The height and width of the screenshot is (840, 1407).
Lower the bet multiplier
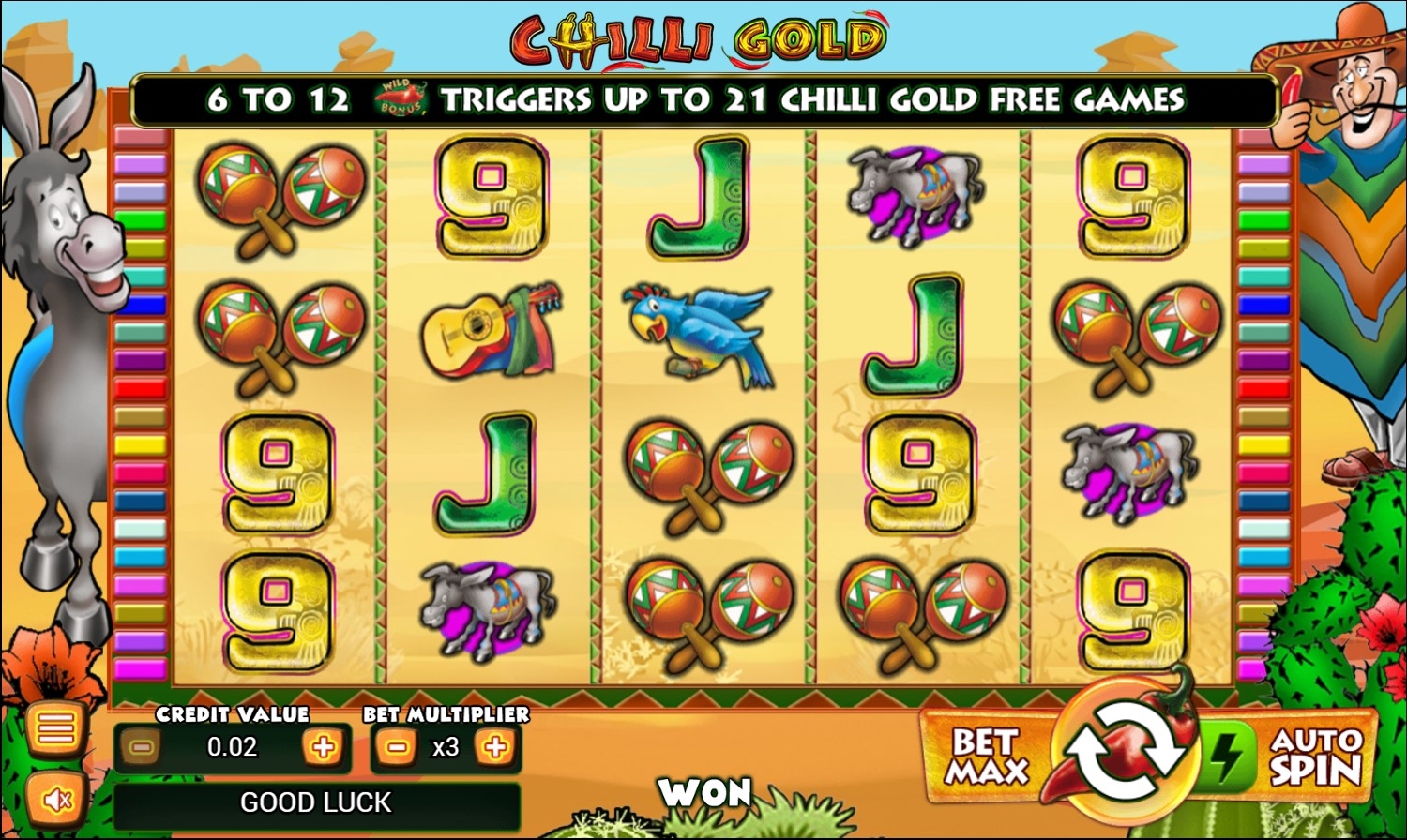pyautogui.click(x=397, y=747)
